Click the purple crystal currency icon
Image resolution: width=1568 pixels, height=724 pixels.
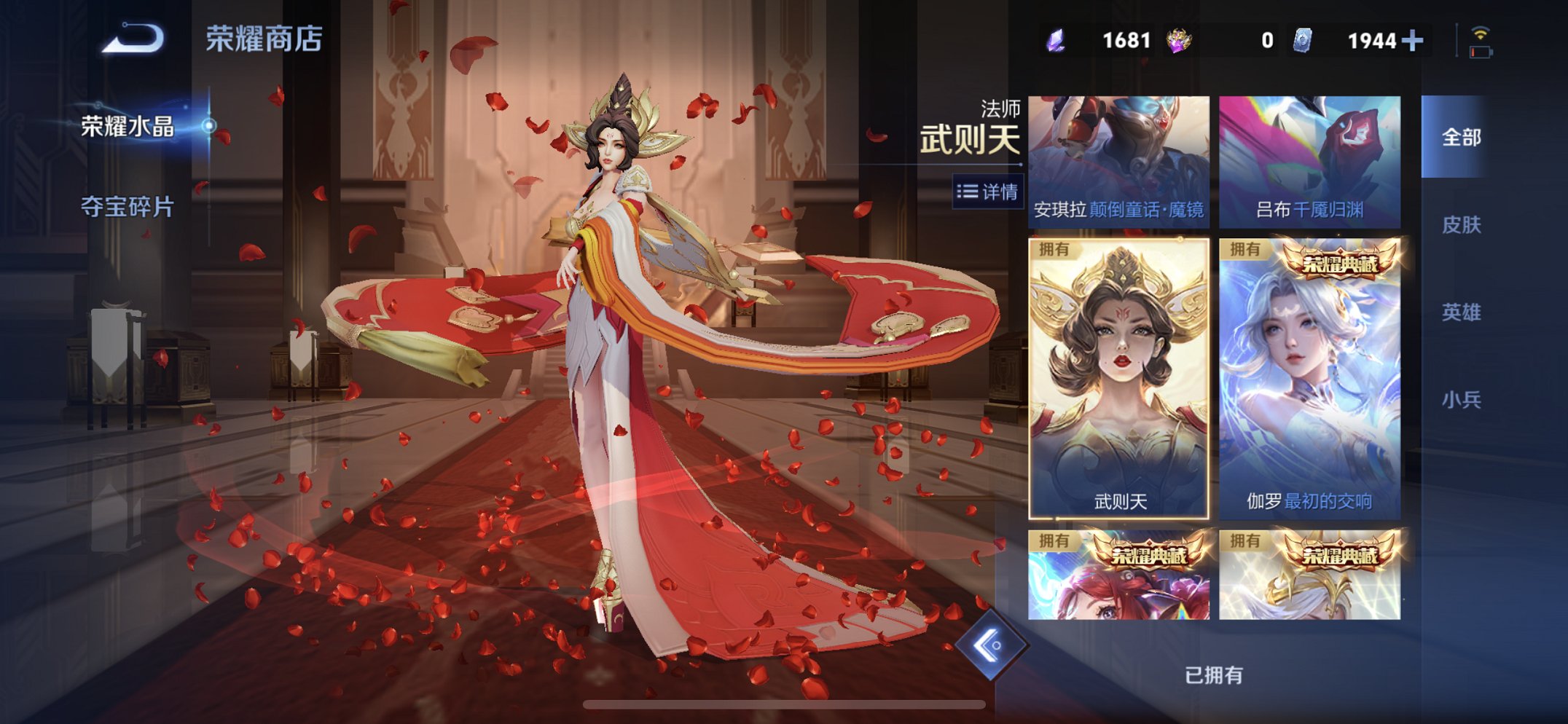(1056, 42)
